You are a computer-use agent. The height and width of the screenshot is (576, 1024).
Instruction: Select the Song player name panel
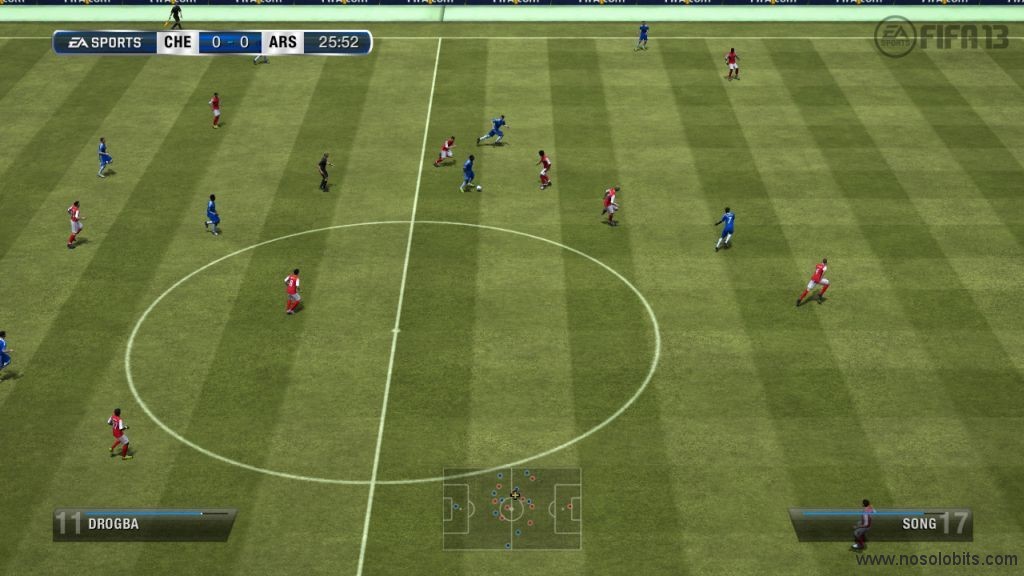coord(880,523)
